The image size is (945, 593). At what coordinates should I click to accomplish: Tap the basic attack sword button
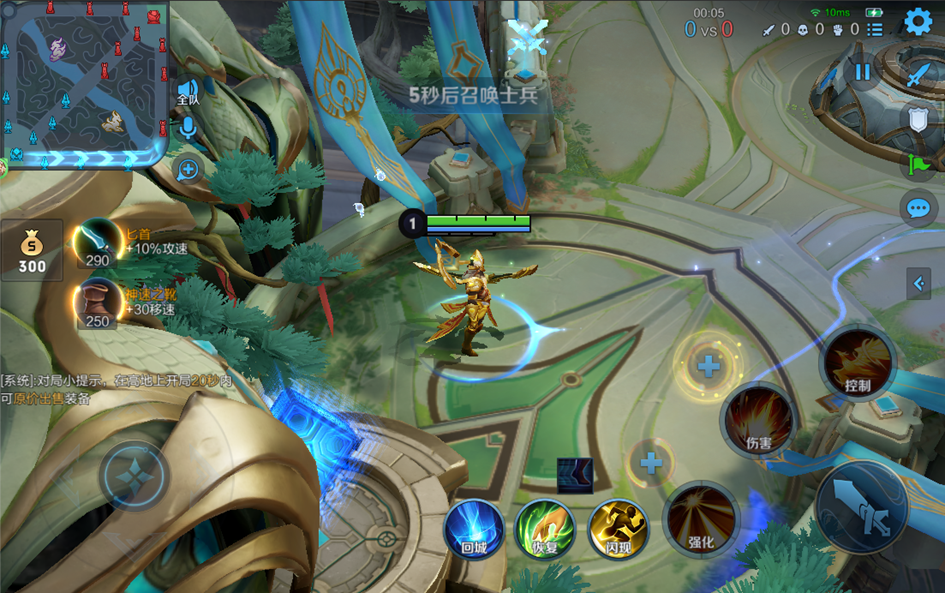[861, 508]
